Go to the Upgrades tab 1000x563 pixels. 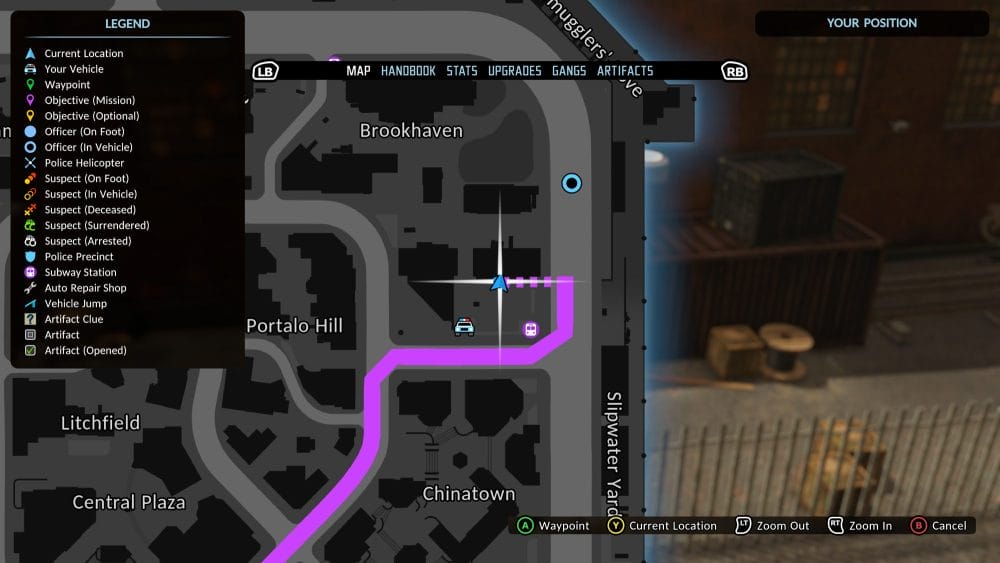click(x=514, y=71)
